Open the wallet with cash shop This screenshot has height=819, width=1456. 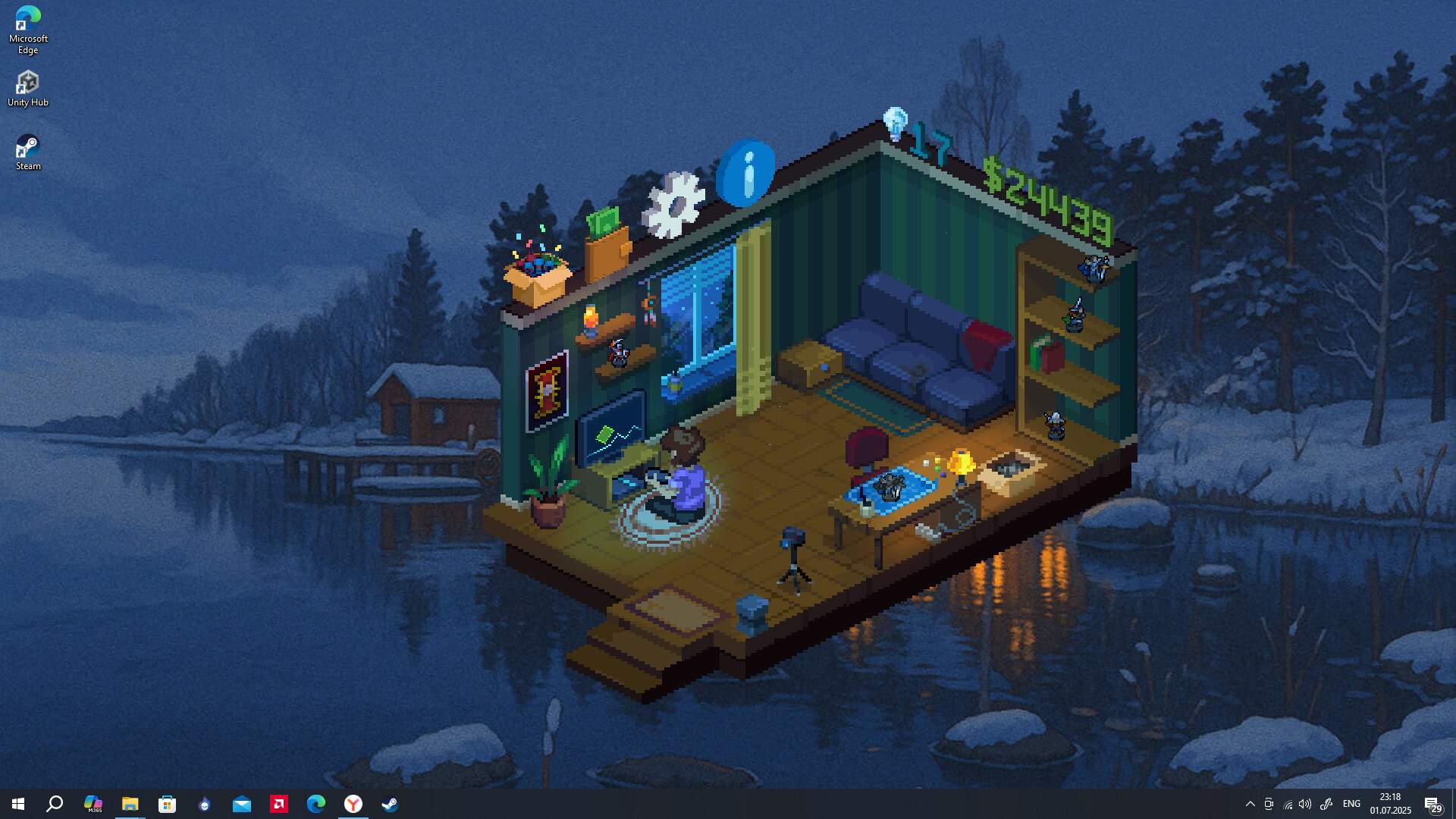[607, 244]
